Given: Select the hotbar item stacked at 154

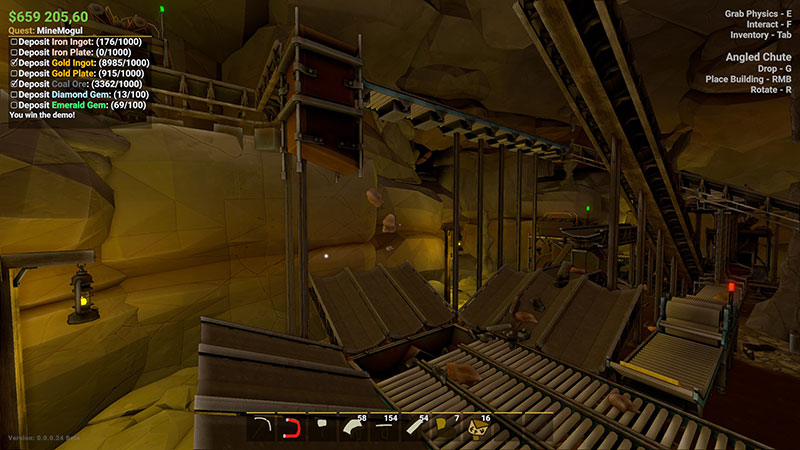Looking at the screenshot, I should (385, 428).
